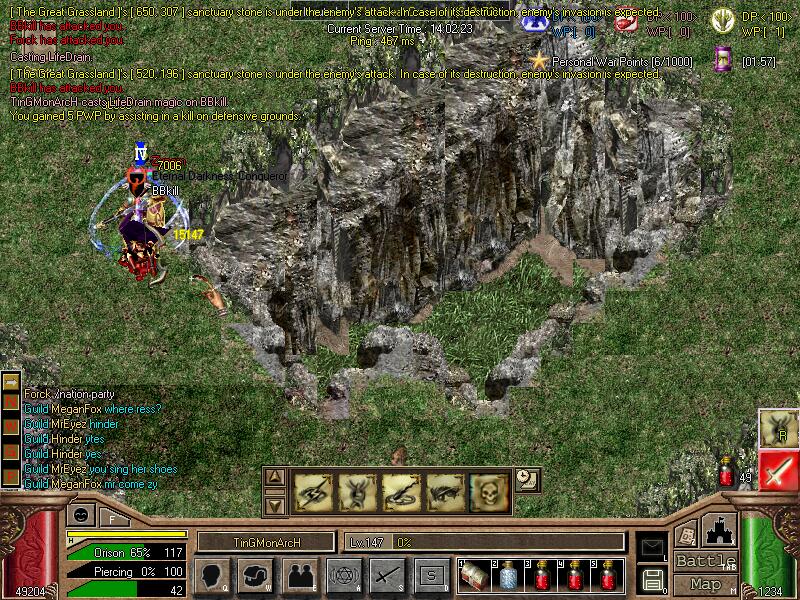This screenshot has height=600, width=800.
Task: Open the head-profile character menu button
Action: (x=213, y=576)
